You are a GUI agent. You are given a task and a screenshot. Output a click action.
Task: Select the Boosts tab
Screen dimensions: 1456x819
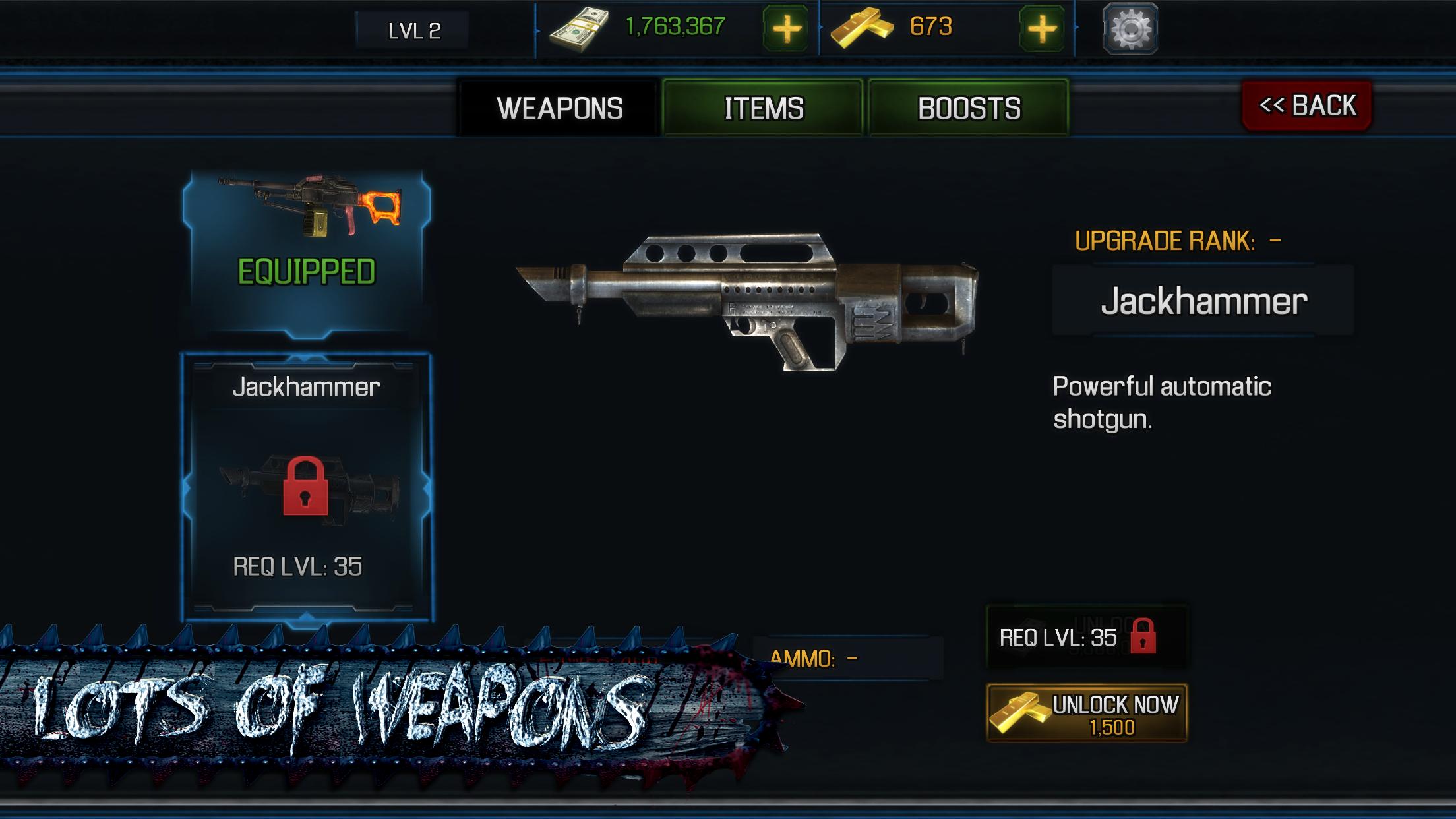click(x=969, y=108)
